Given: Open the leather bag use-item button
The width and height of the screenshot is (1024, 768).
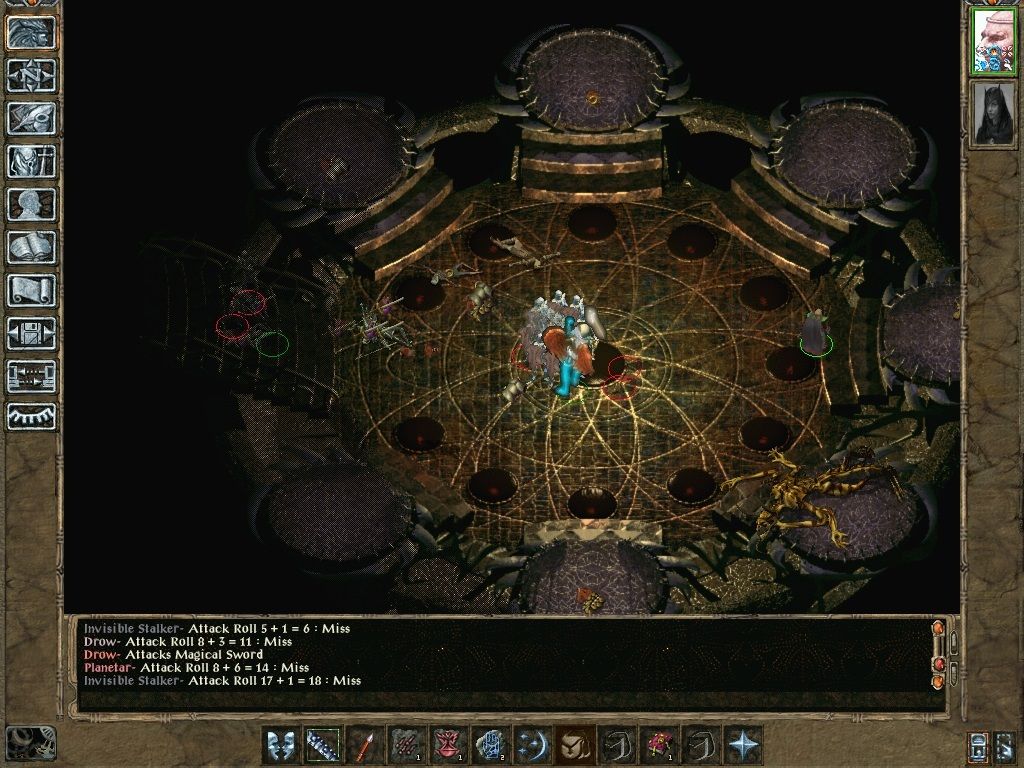Looking at the screenshot, I should click(x=573, y=746).
